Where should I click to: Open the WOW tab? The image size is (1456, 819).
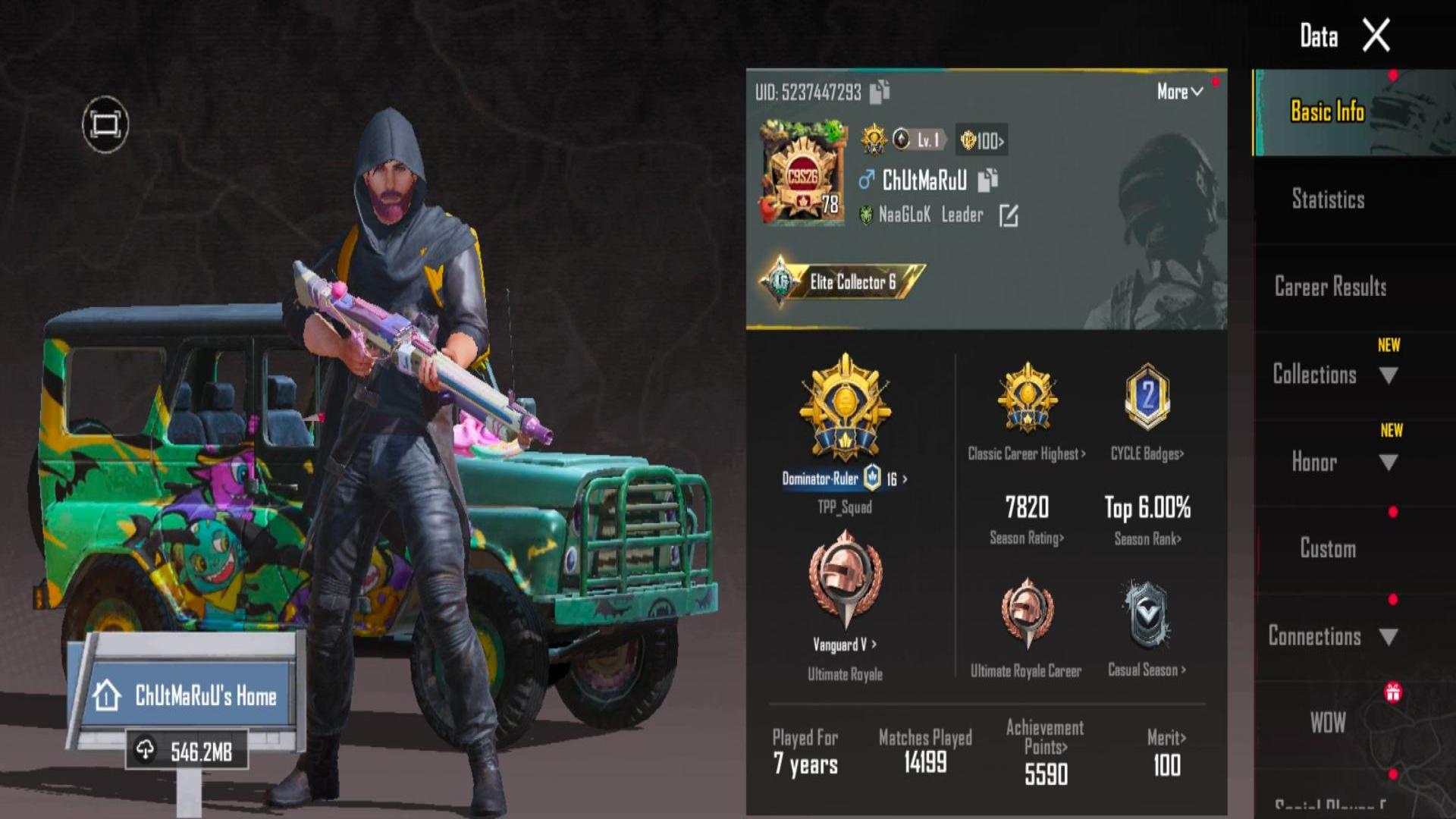[x=1328, y=723]
